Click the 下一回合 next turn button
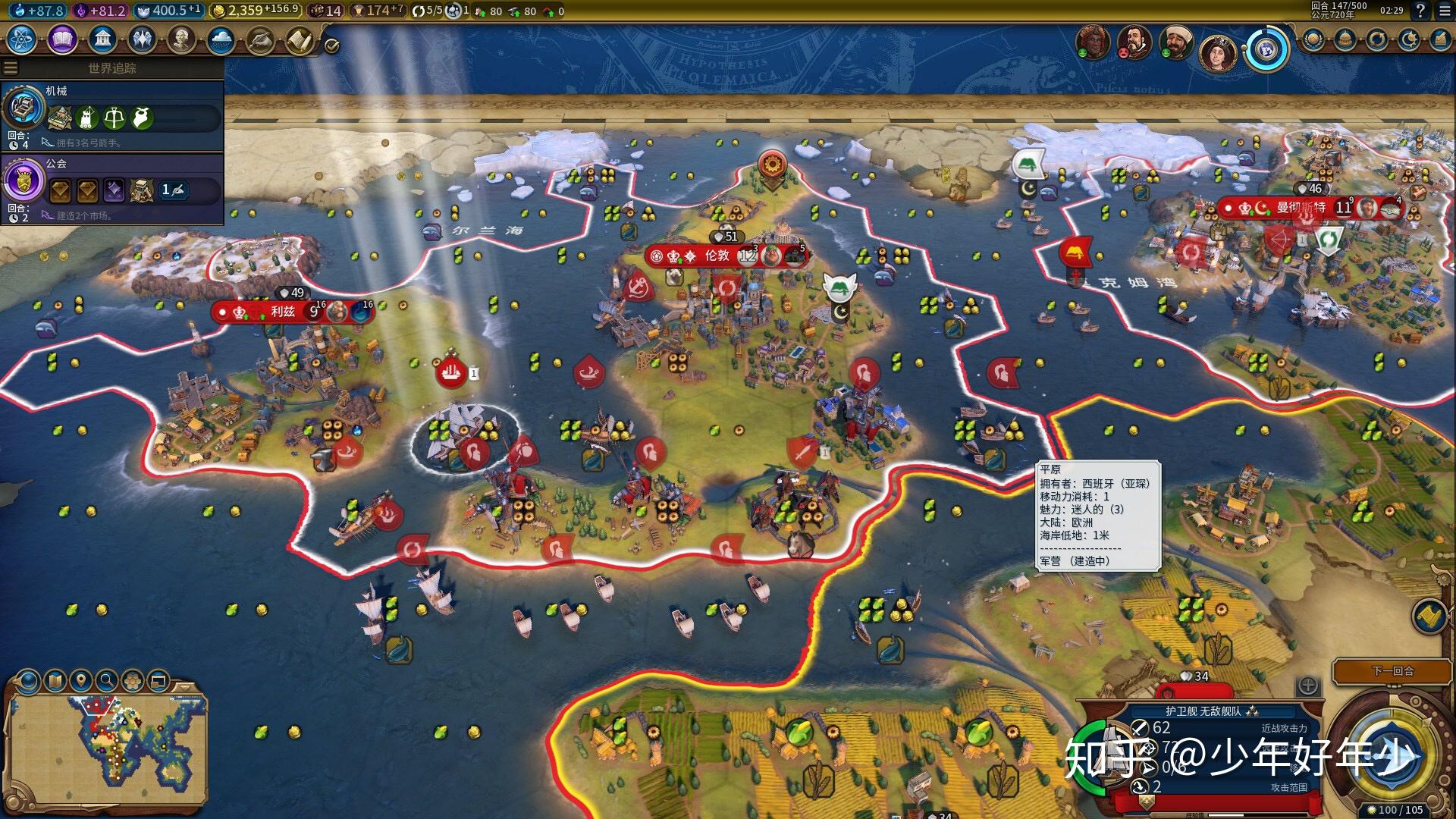 [x=1392, y=671]
